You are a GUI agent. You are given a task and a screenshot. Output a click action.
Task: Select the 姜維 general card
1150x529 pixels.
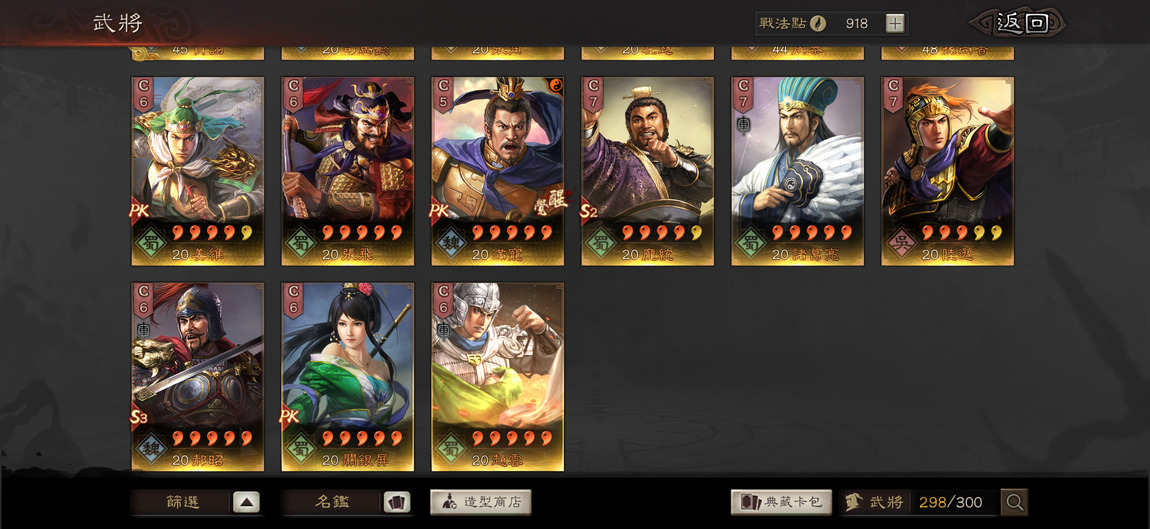tap(198, 171)
